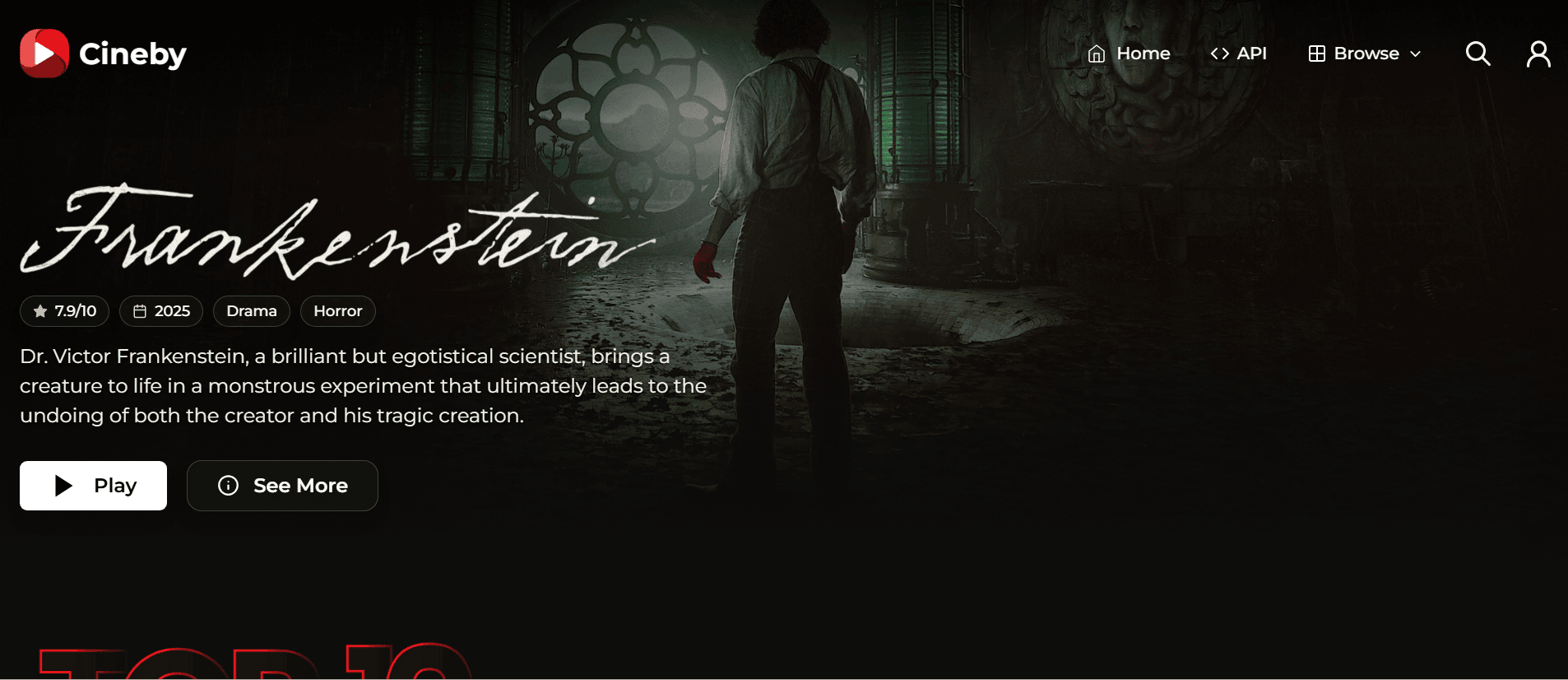The image size is (1568, 680).
Task: Open the user profile icon
Action: pyautogui.click(x=1538, y=54)
